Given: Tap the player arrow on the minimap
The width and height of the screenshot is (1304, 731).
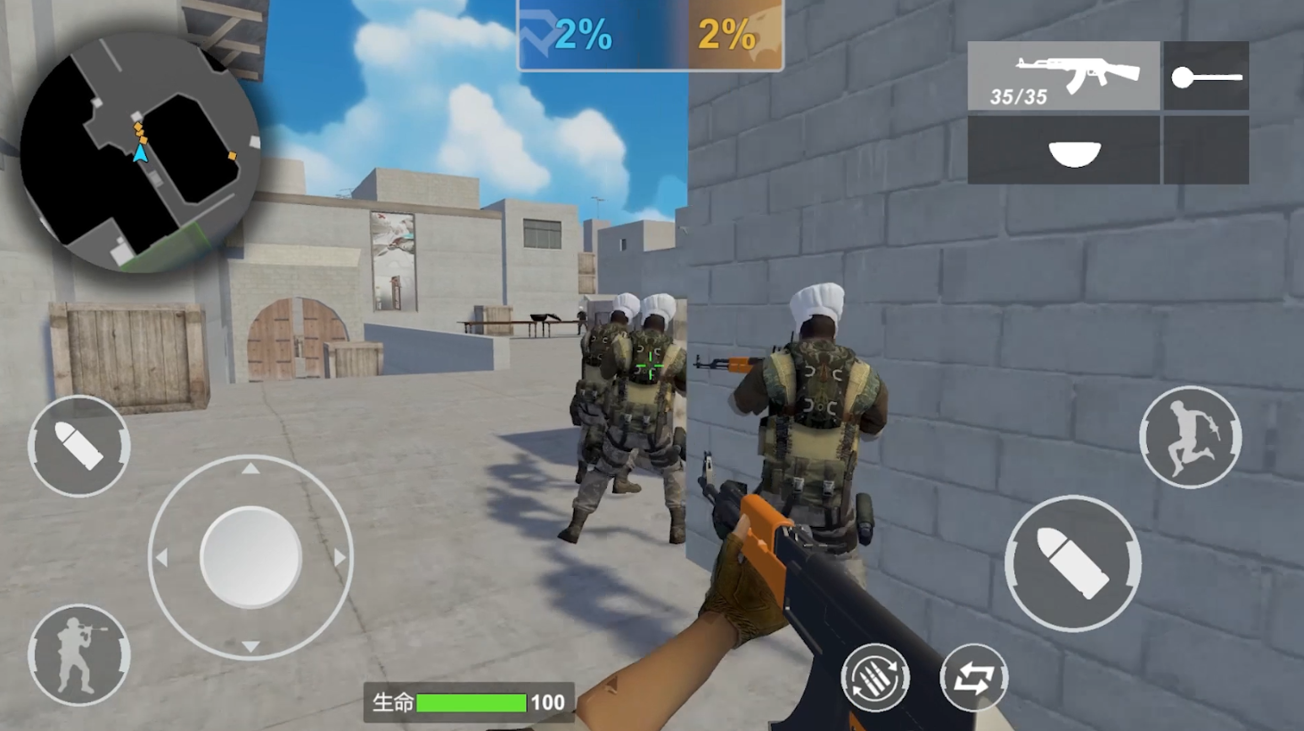Looking at the screenshot, I should [x=140, y=155].
